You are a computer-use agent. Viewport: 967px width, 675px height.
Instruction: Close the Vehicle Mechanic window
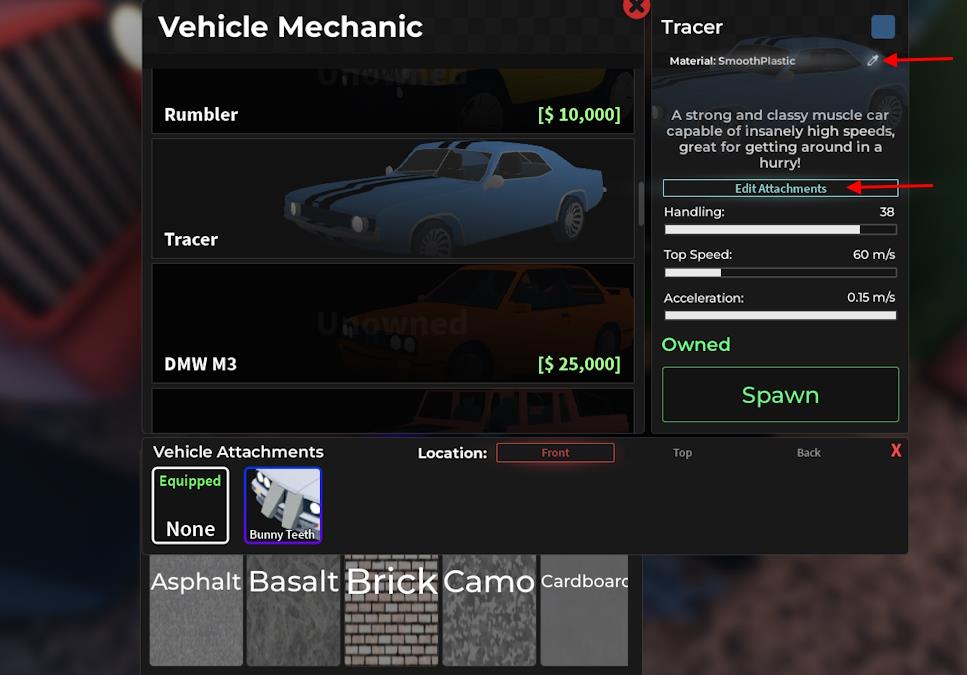(x=636, y=8)
